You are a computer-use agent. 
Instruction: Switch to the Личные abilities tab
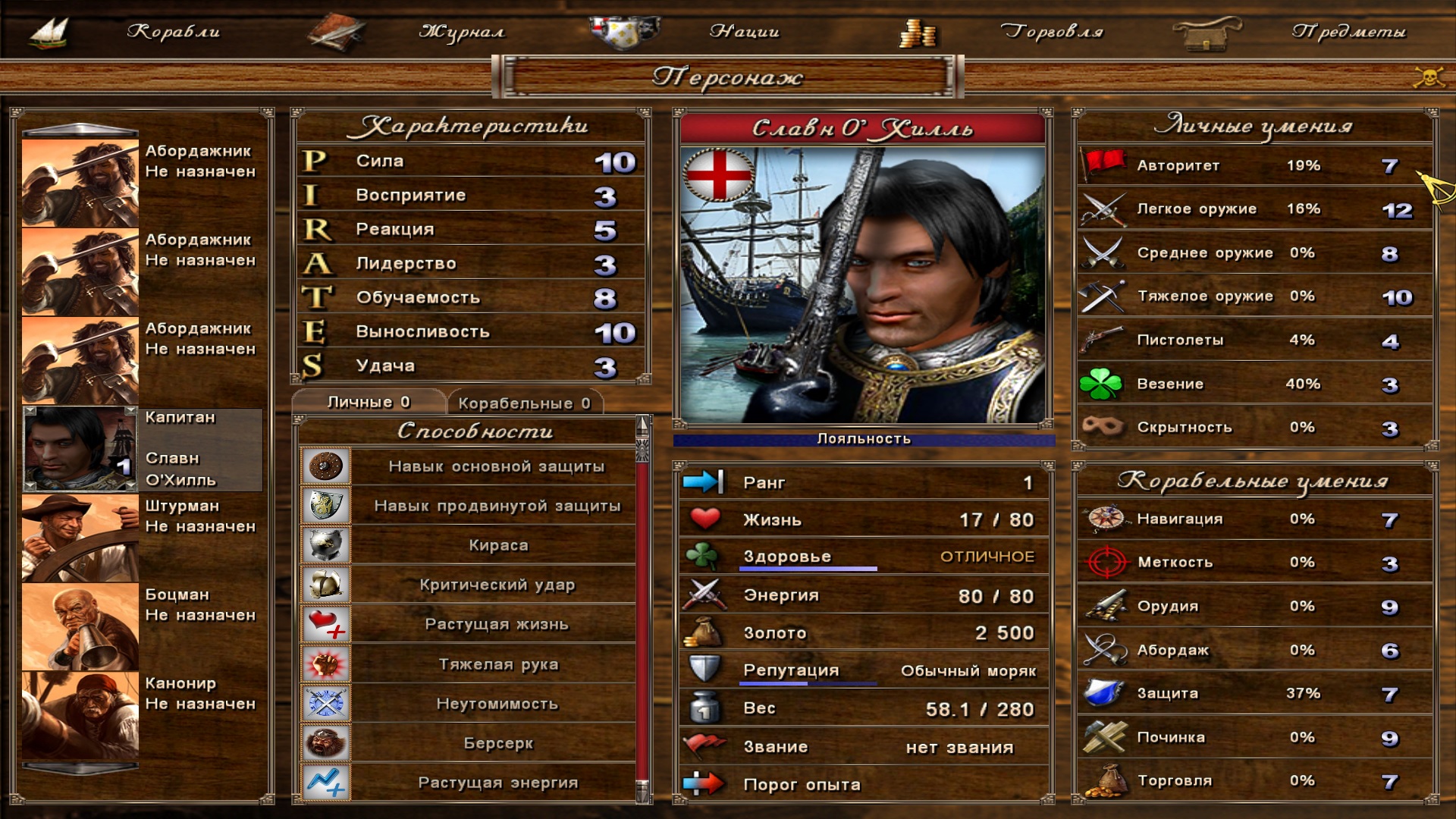369,402
